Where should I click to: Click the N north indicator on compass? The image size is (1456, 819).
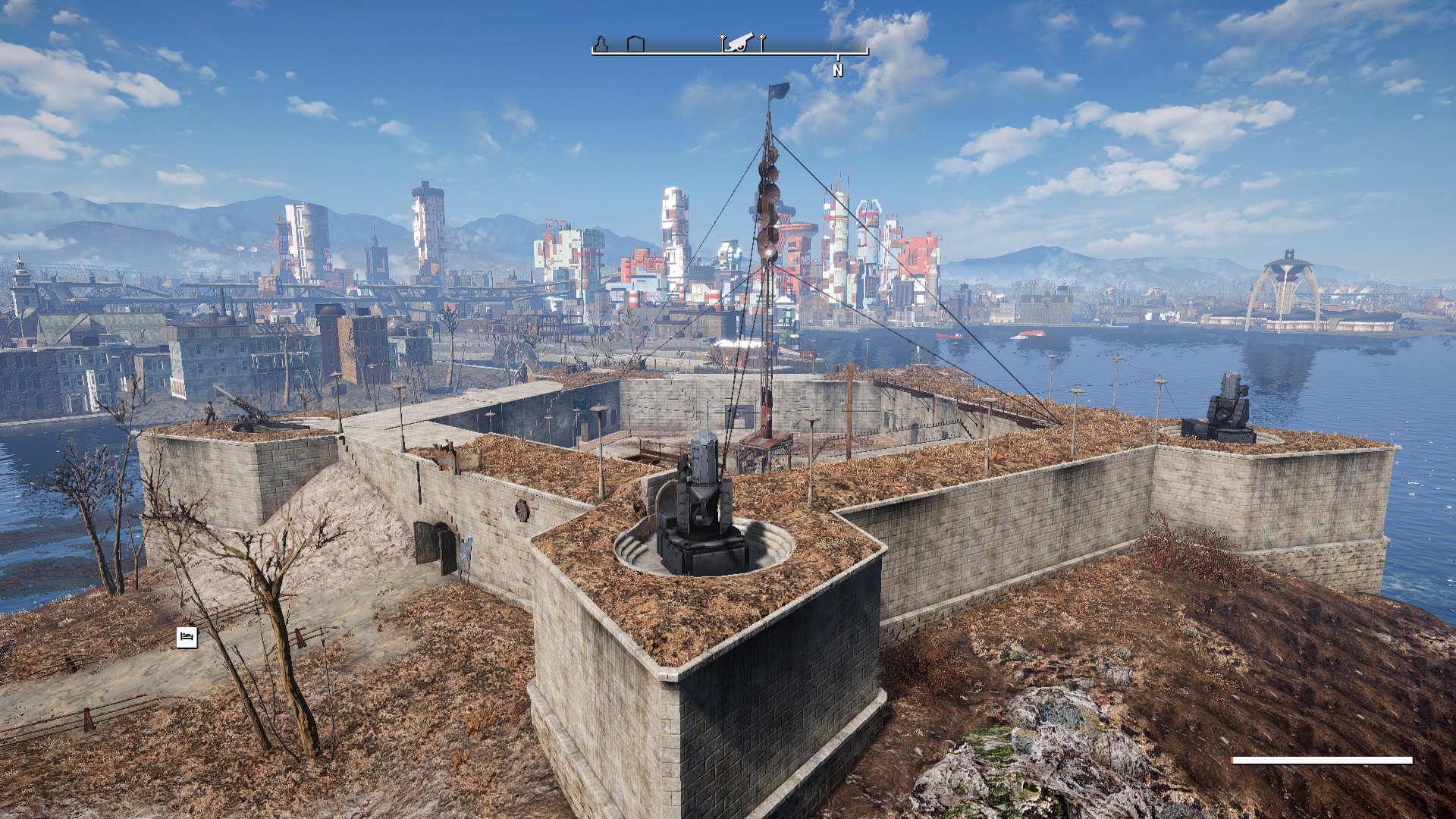(837, 71)
